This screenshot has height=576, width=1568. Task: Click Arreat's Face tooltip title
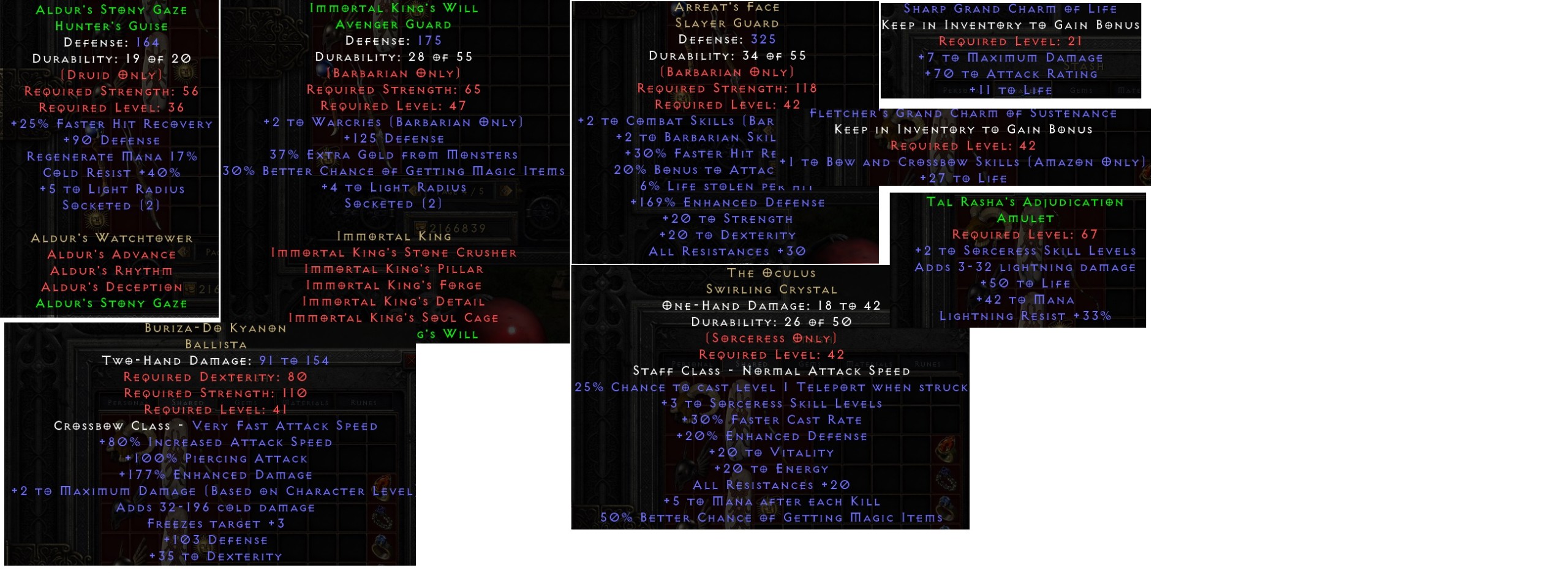(x=728, y=7)
